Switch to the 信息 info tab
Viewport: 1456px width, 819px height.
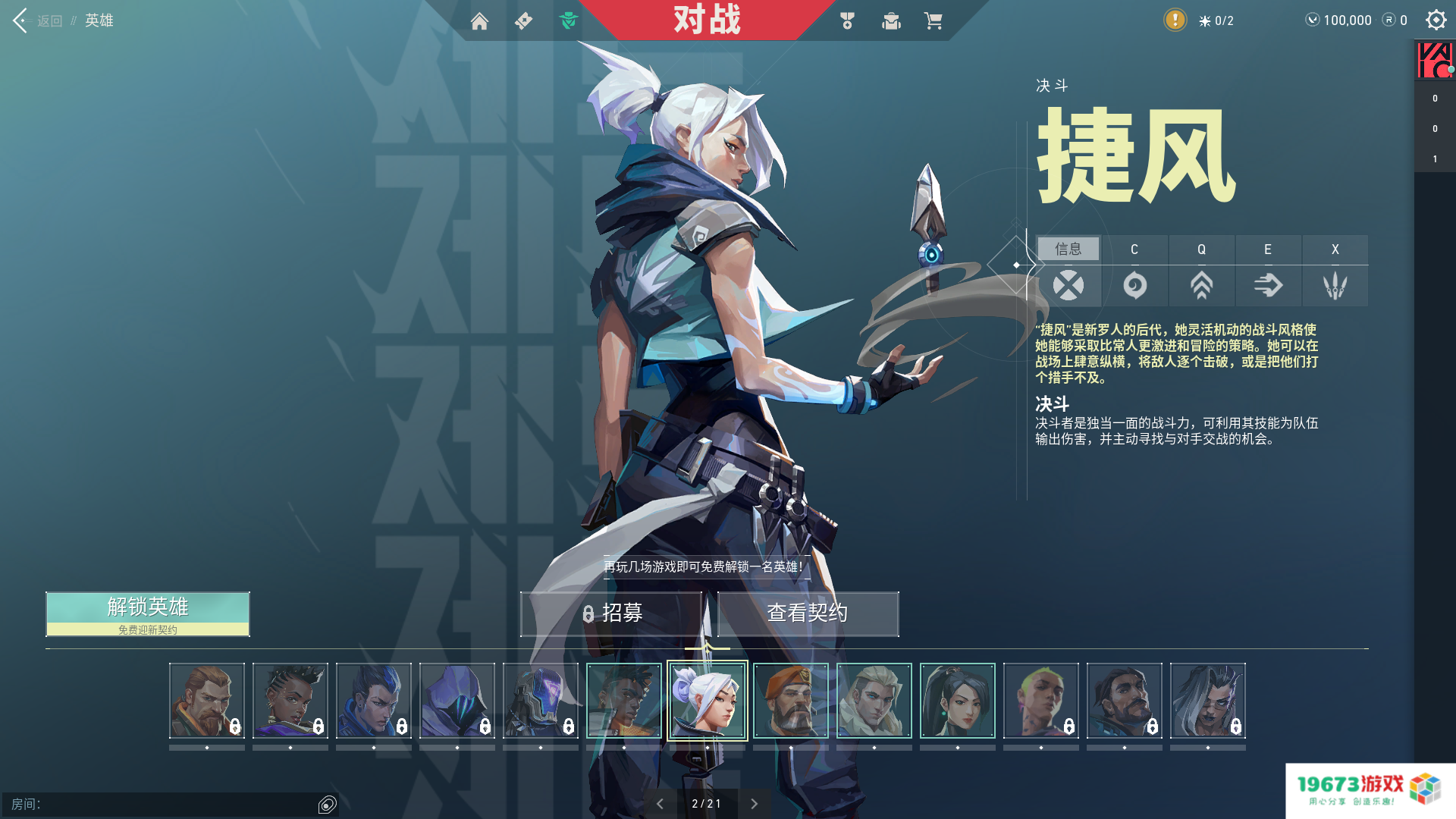1068,249
